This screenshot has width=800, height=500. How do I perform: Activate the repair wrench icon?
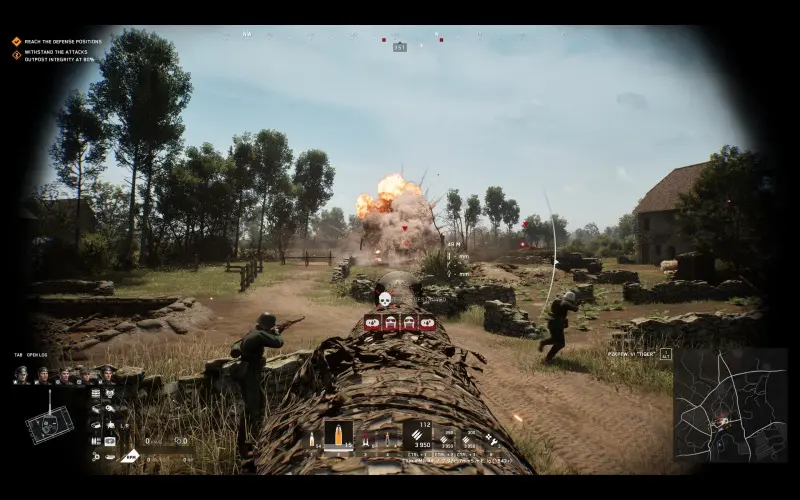coord(491,439)
